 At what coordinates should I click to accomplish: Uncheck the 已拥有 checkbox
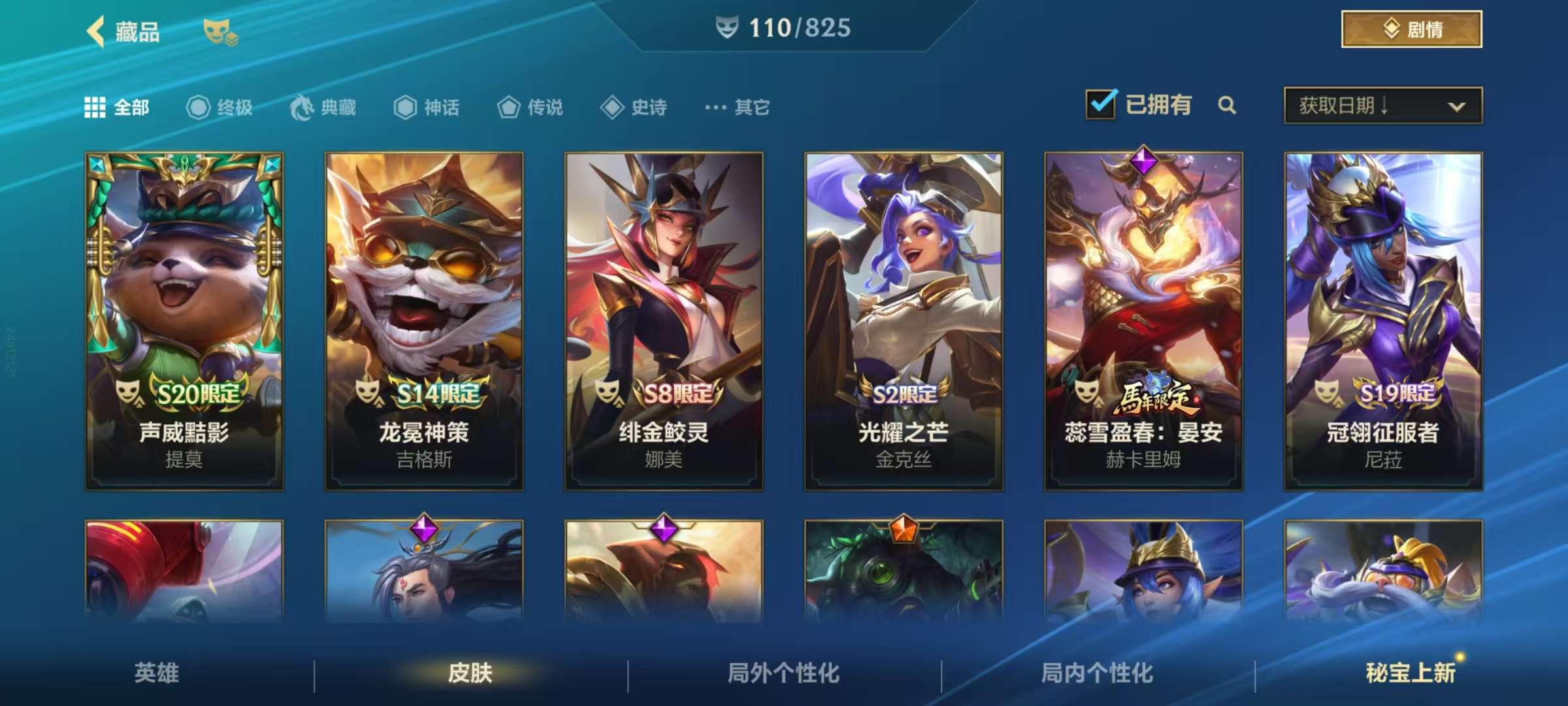point(1101,105)
